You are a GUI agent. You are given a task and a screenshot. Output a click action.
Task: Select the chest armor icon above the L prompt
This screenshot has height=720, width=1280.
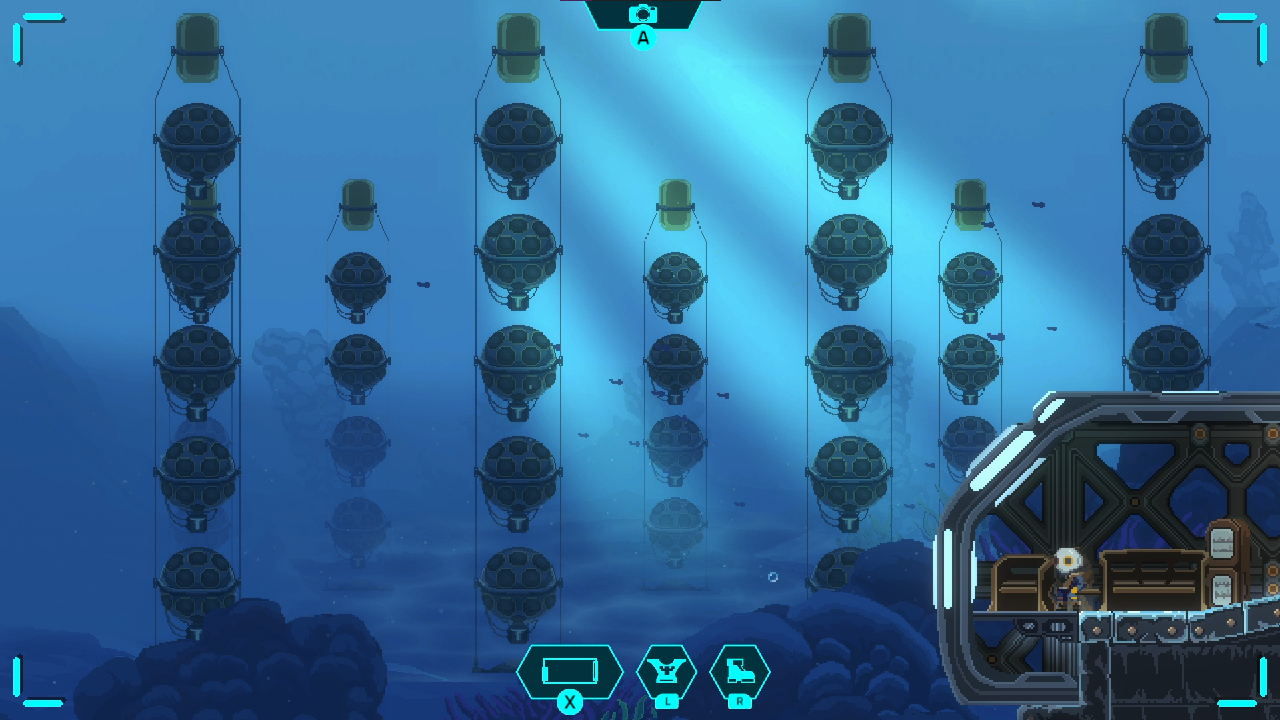pyautogui.click(x=668, y=668)
